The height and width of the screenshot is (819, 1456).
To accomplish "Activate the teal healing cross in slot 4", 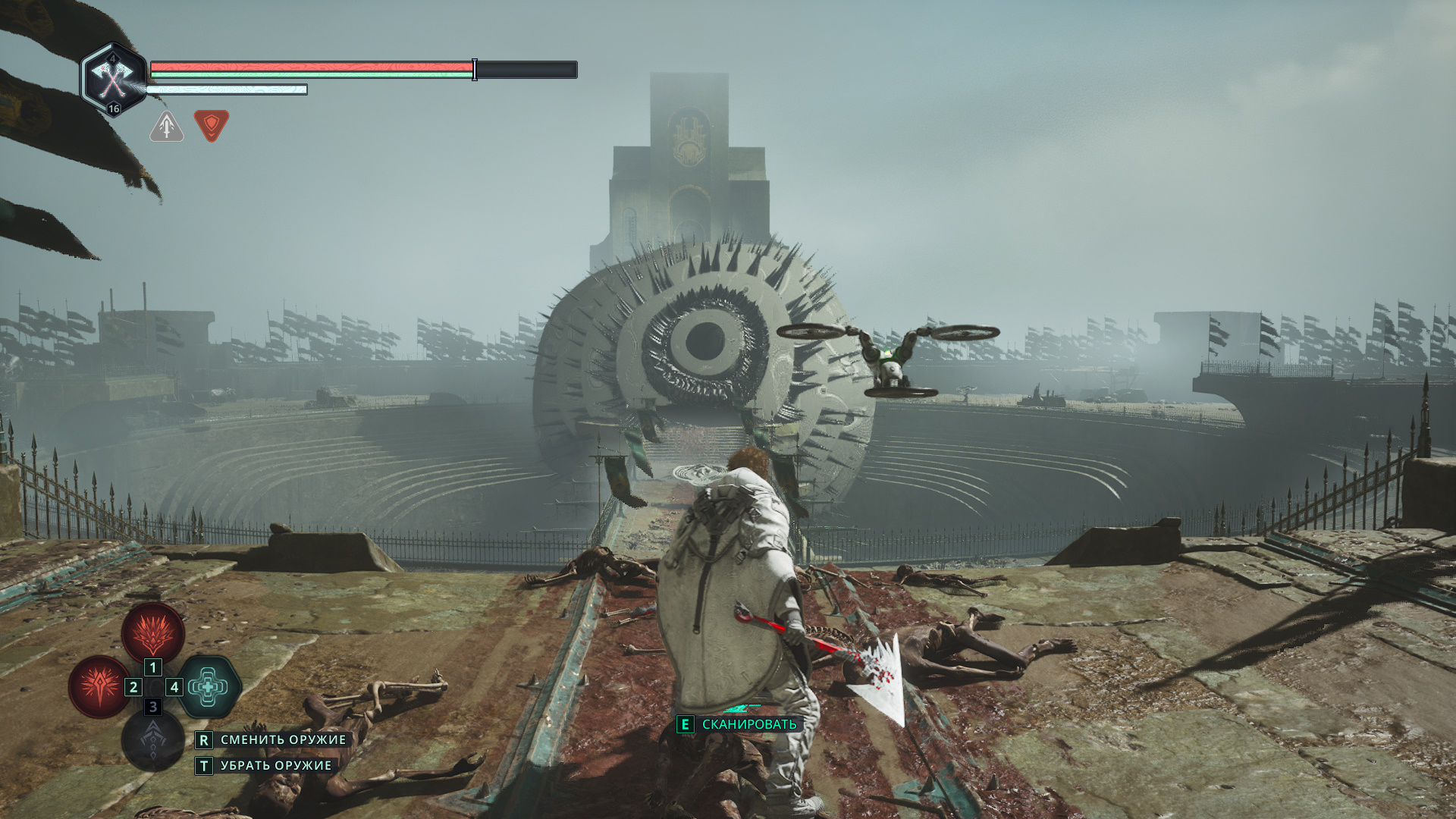I will (x=209, y=687).
